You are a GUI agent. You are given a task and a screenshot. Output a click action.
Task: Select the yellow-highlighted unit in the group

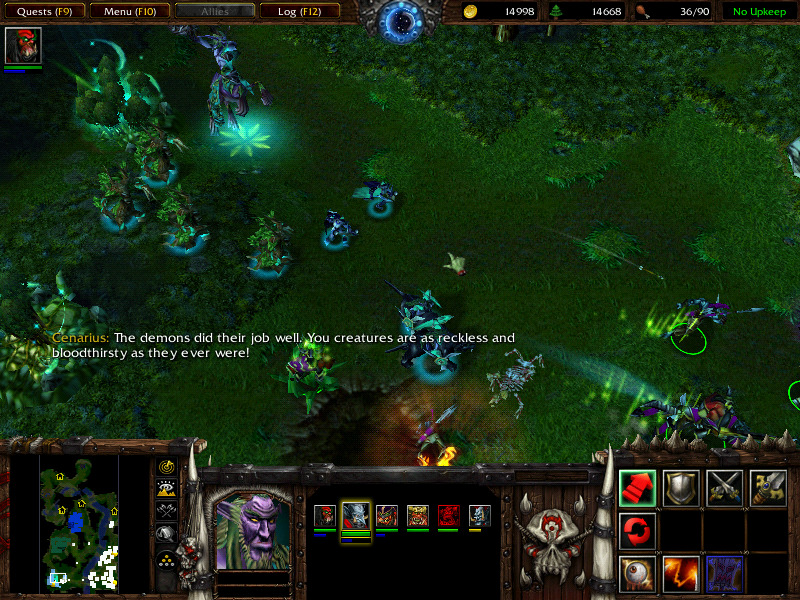point(356,516)
